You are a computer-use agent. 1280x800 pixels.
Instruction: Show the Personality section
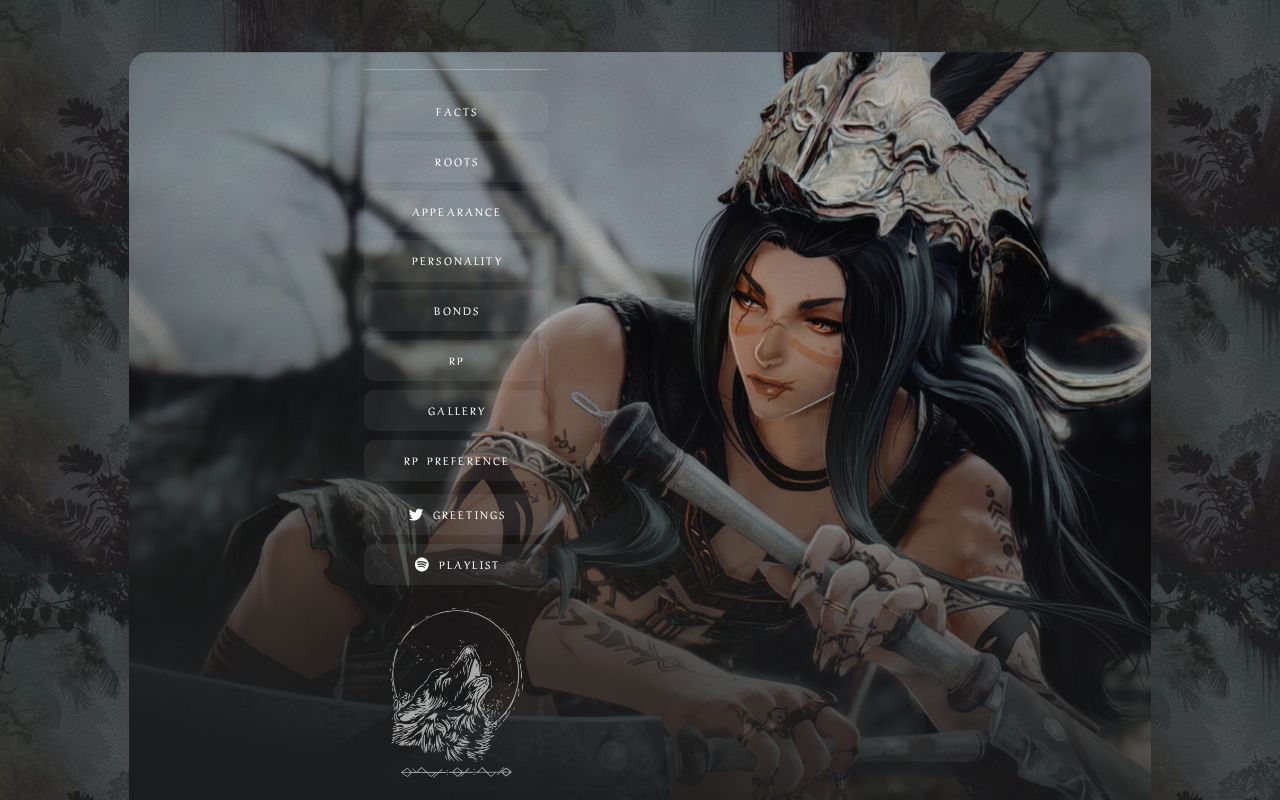pos(456,261)
